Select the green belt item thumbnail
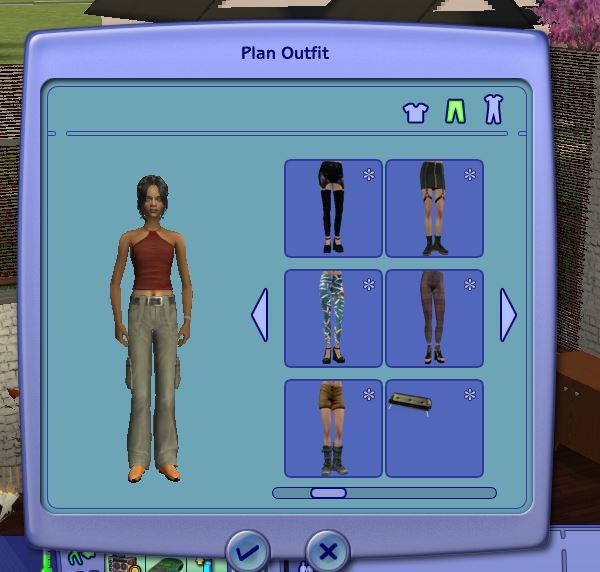Image resolution: width=600 pixels, height=572 pixels. tap(434, 427)
